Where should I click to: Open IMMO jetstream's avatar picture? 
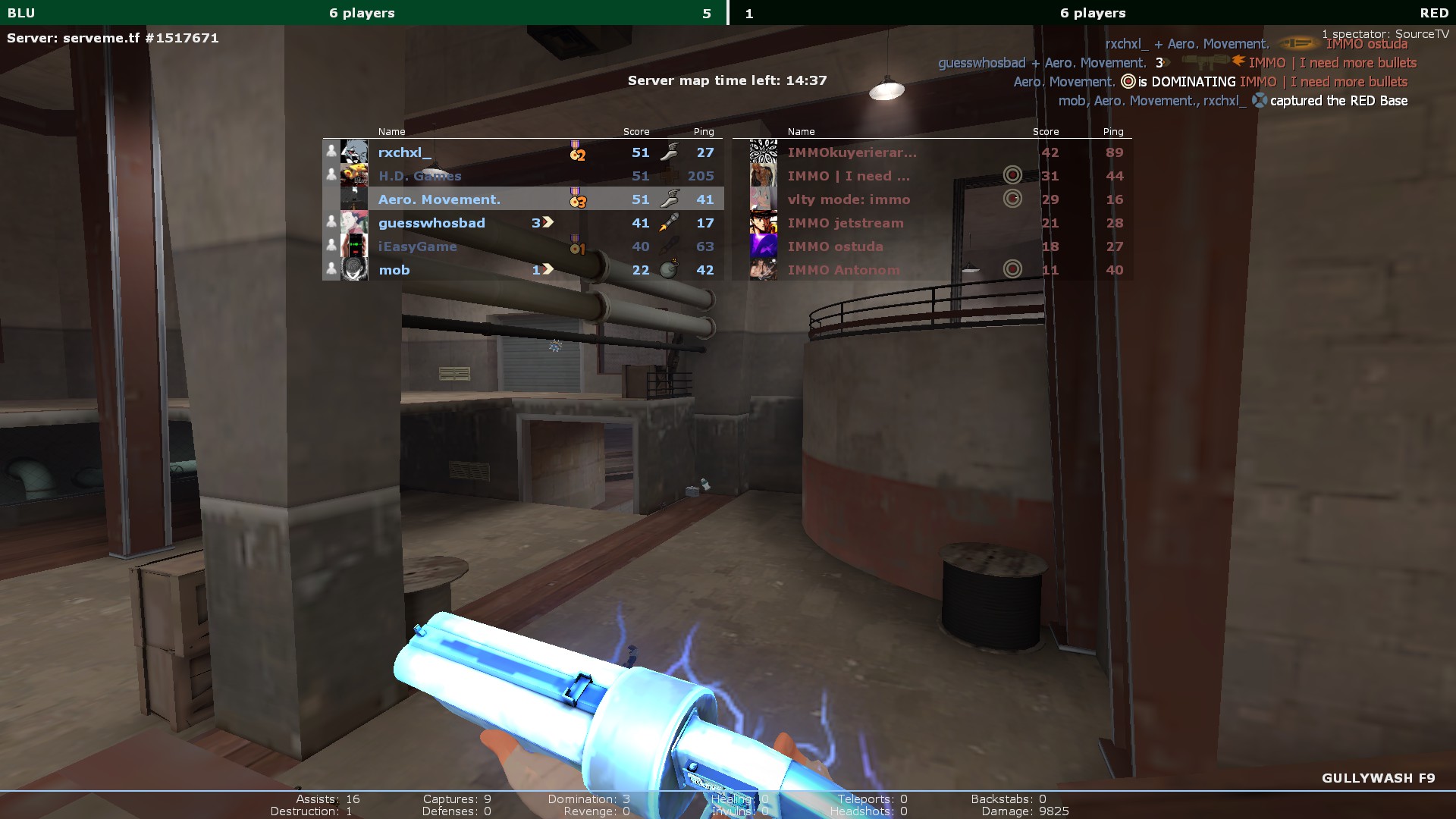[x=763, y=223]
